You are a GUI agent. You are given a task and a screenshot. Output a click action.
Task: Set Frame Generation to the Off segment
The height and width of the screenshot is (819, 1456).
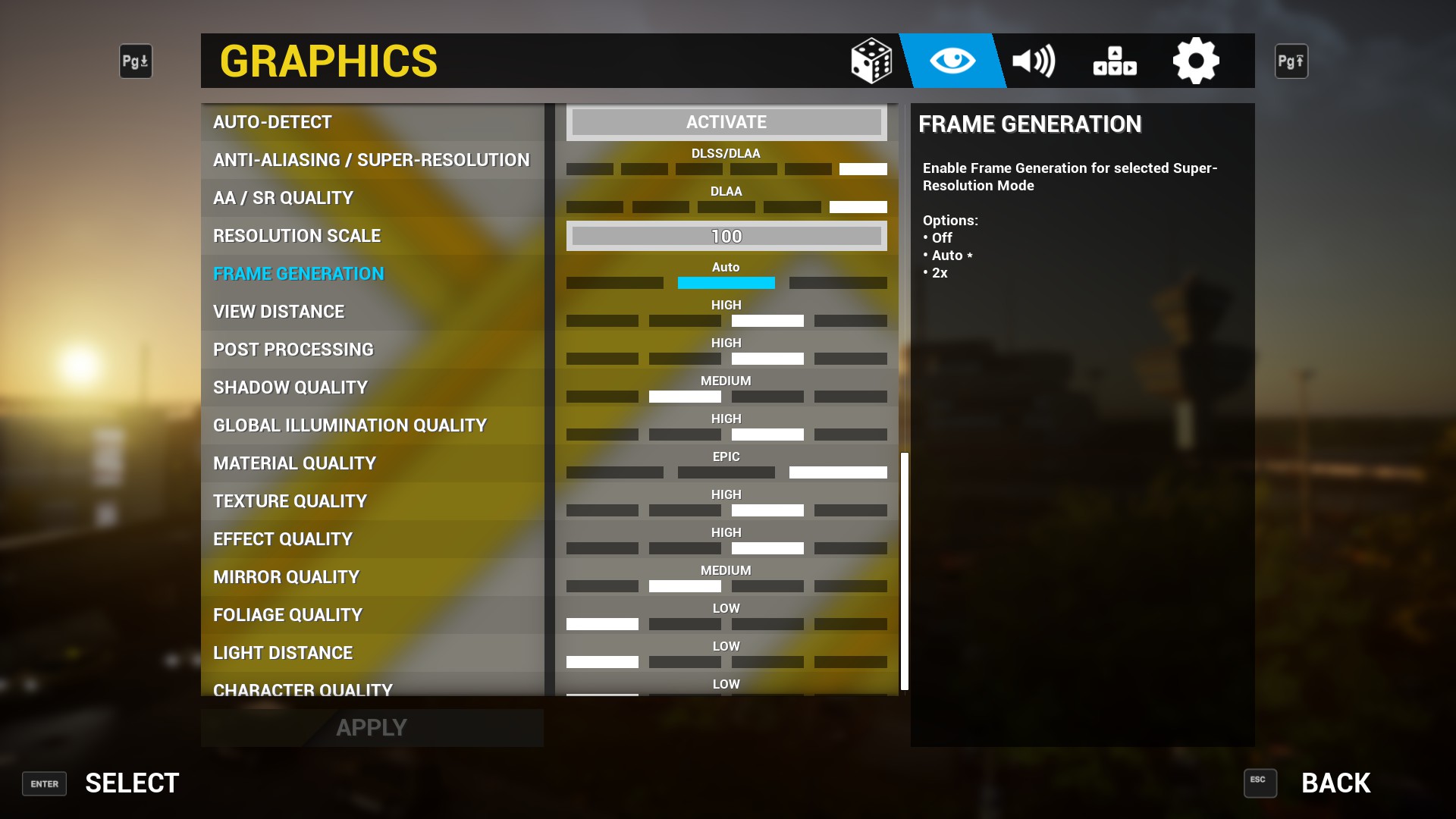[614, 283]
